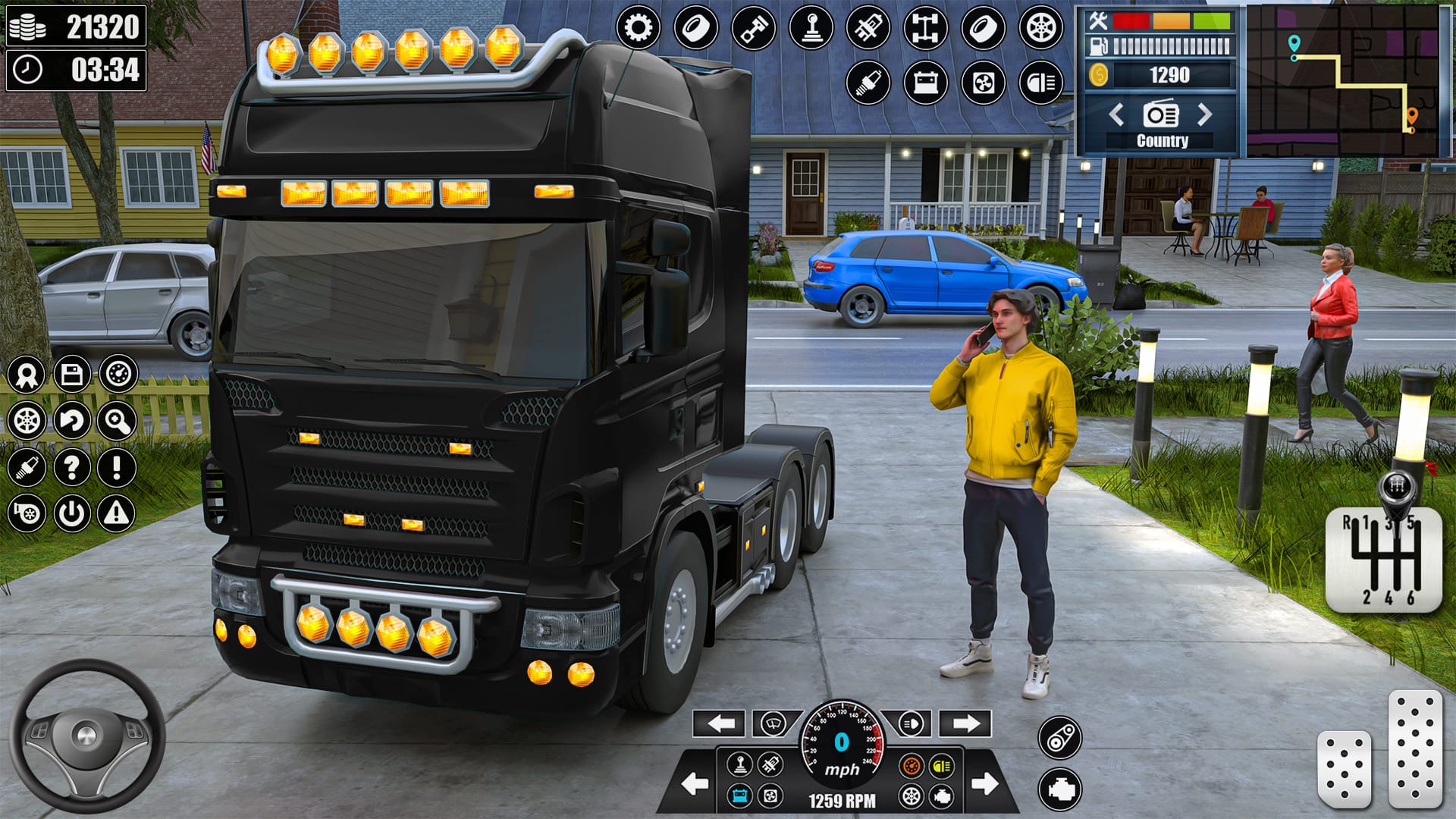Open the battery upgrade icon
The image size is (1456, 819).
click(x=927, y=82)
